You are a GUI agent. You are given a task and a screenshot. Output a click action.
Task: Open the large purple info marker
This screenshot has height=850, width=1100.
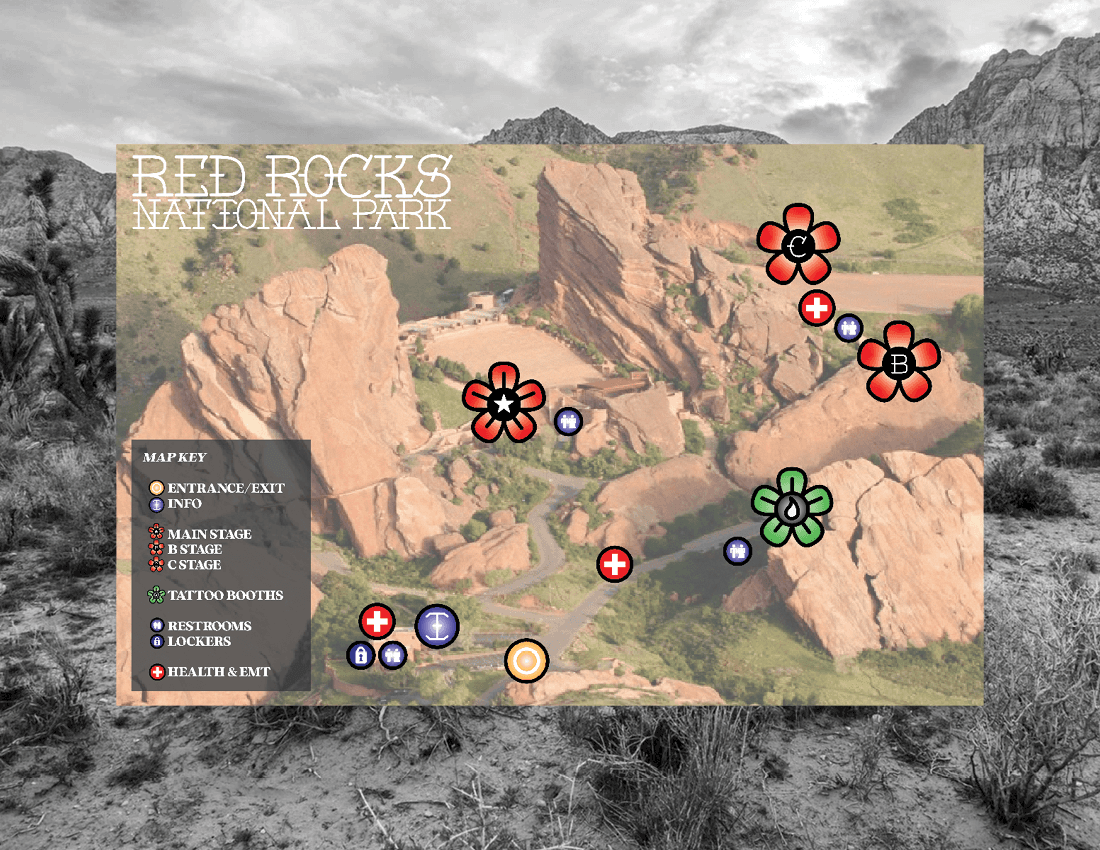click(436, 625)
